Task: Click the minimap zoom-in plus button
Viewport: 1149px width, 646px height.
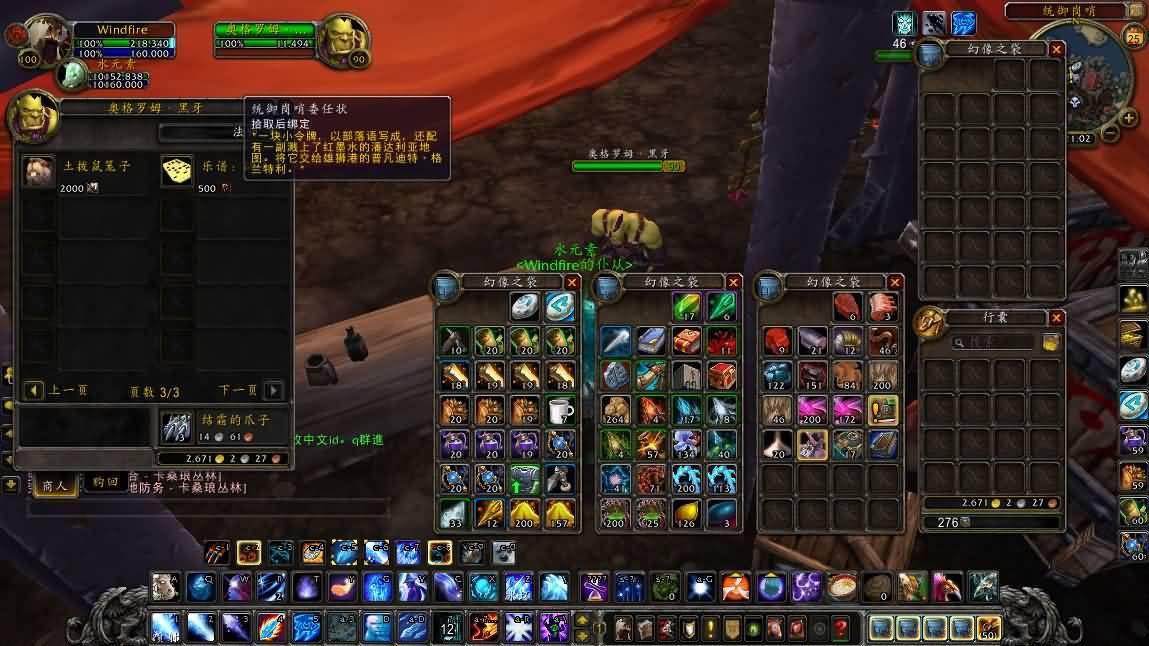Action: coord(1129,118)
